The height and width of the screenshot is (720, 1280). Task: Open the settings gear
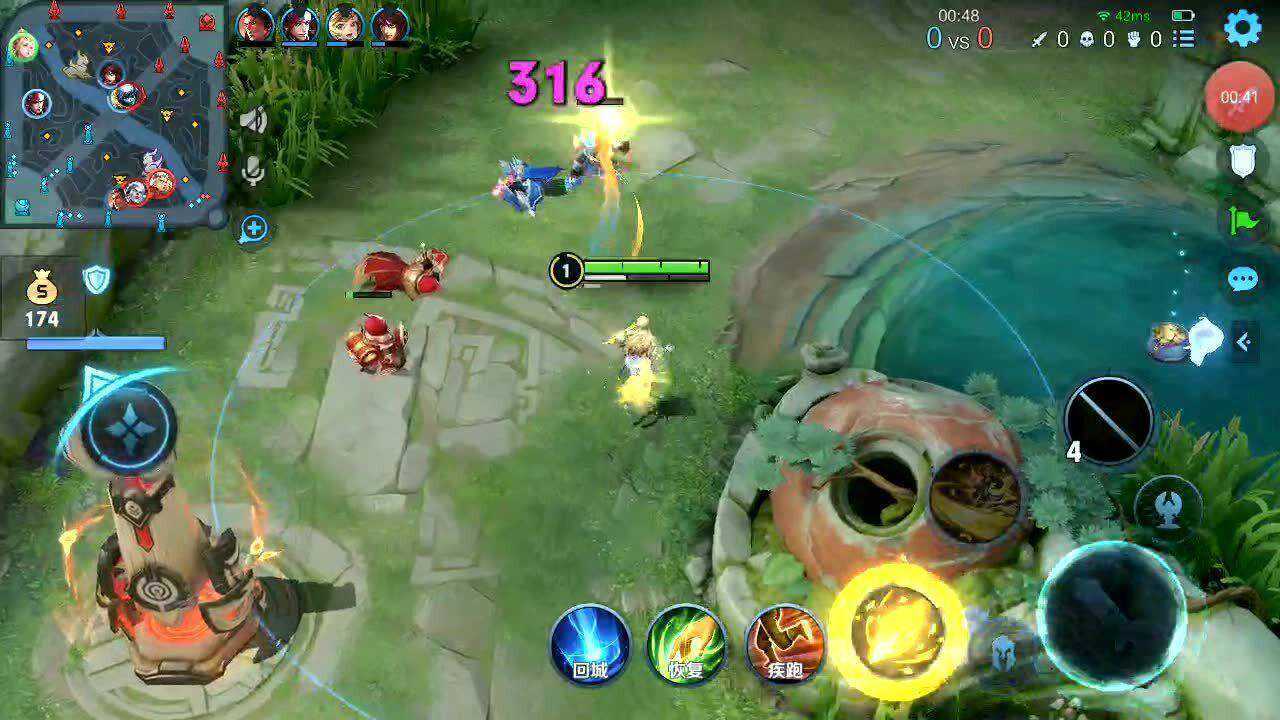(x=1243, y=28)
